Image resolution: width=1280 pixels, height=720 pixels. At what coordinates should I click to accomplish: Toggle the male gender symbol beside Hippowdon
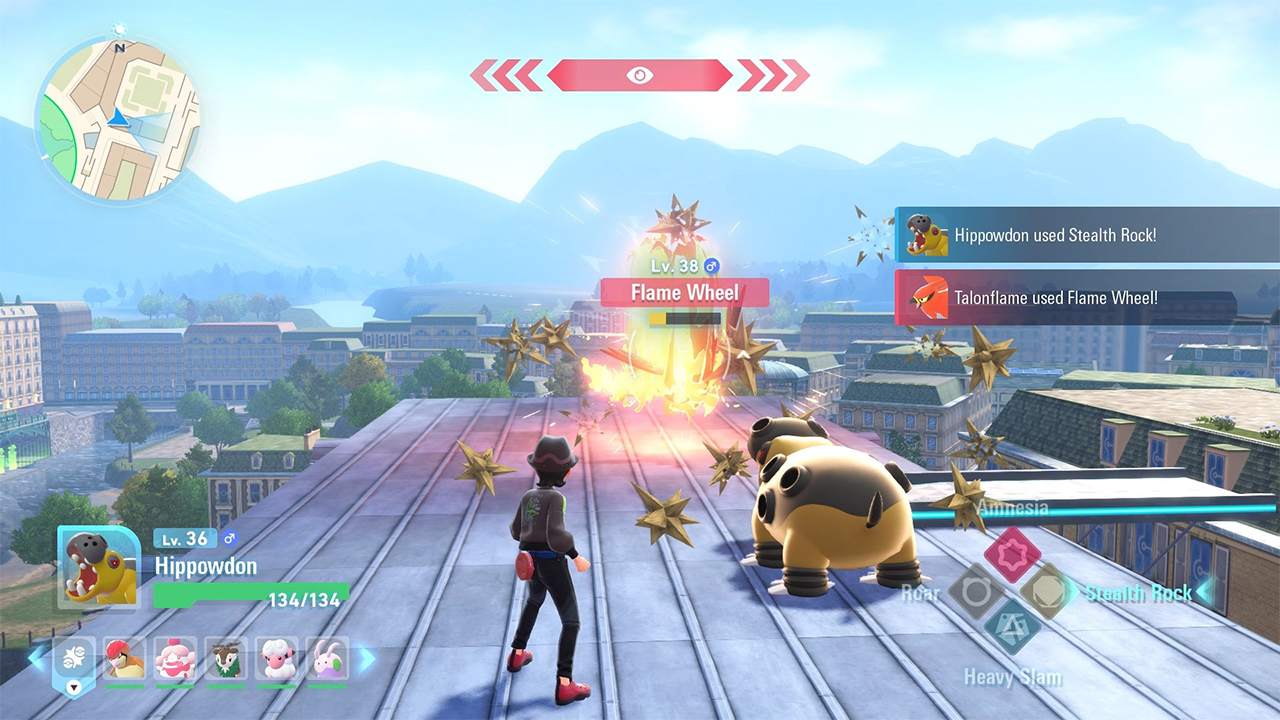pyautogui.click(x=230, y=539)
